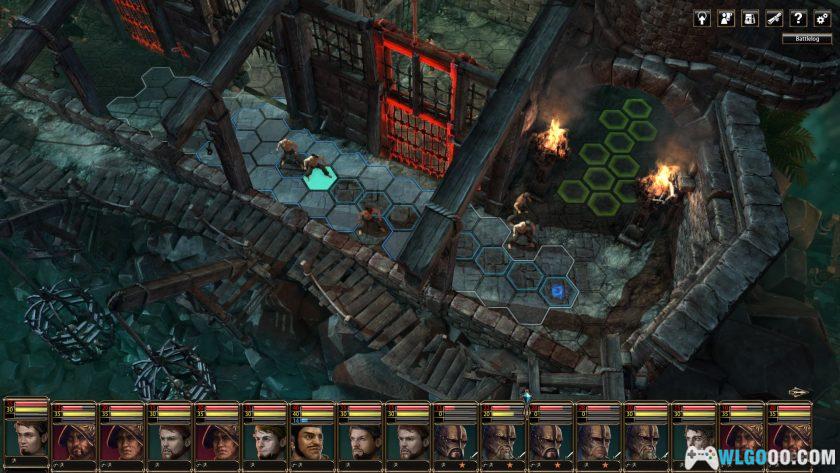Open the character sheet icon
The width and height of the screenshot is (840, 473).
point(727,18)
